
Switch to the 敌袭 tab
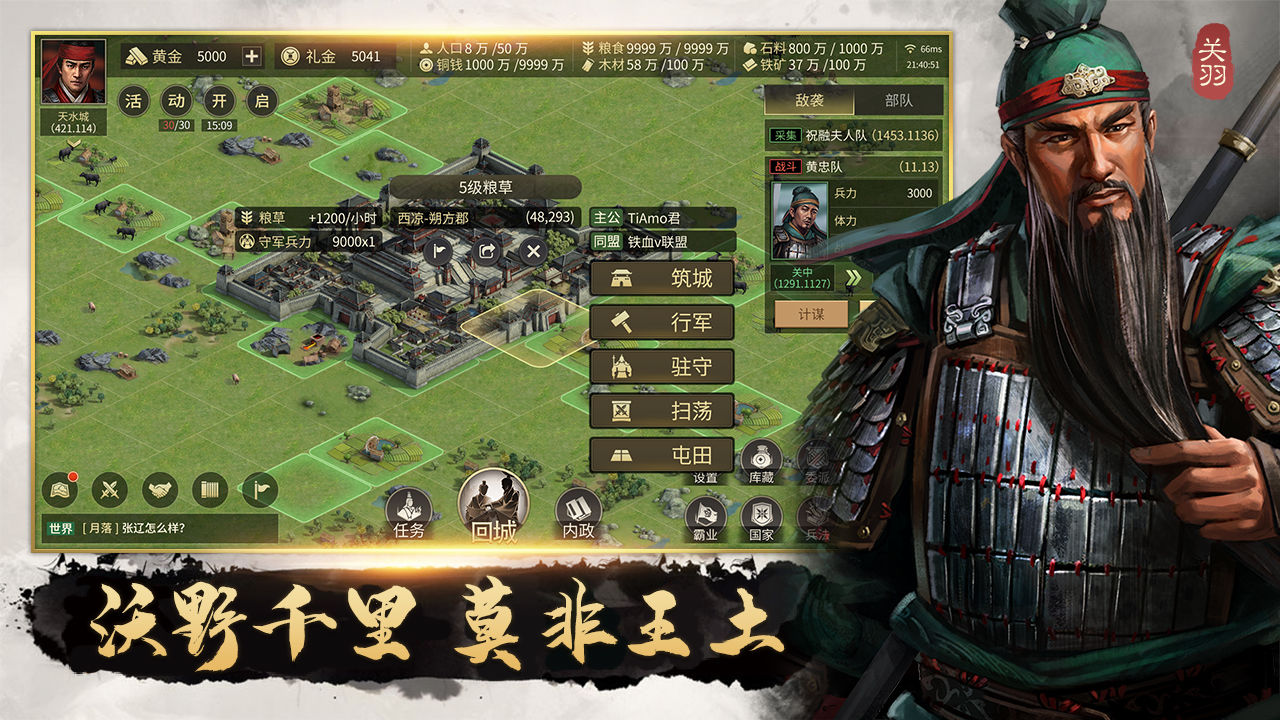(809, 98)
